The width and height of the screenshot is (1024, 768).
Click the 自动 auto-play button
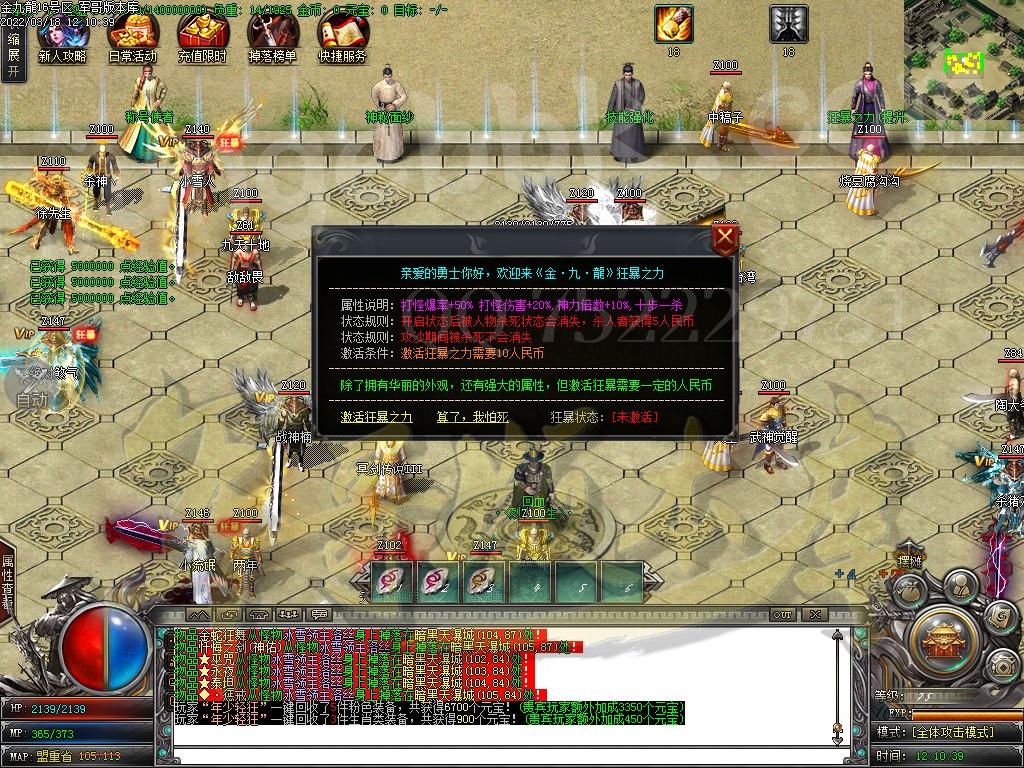coord(32,398)
